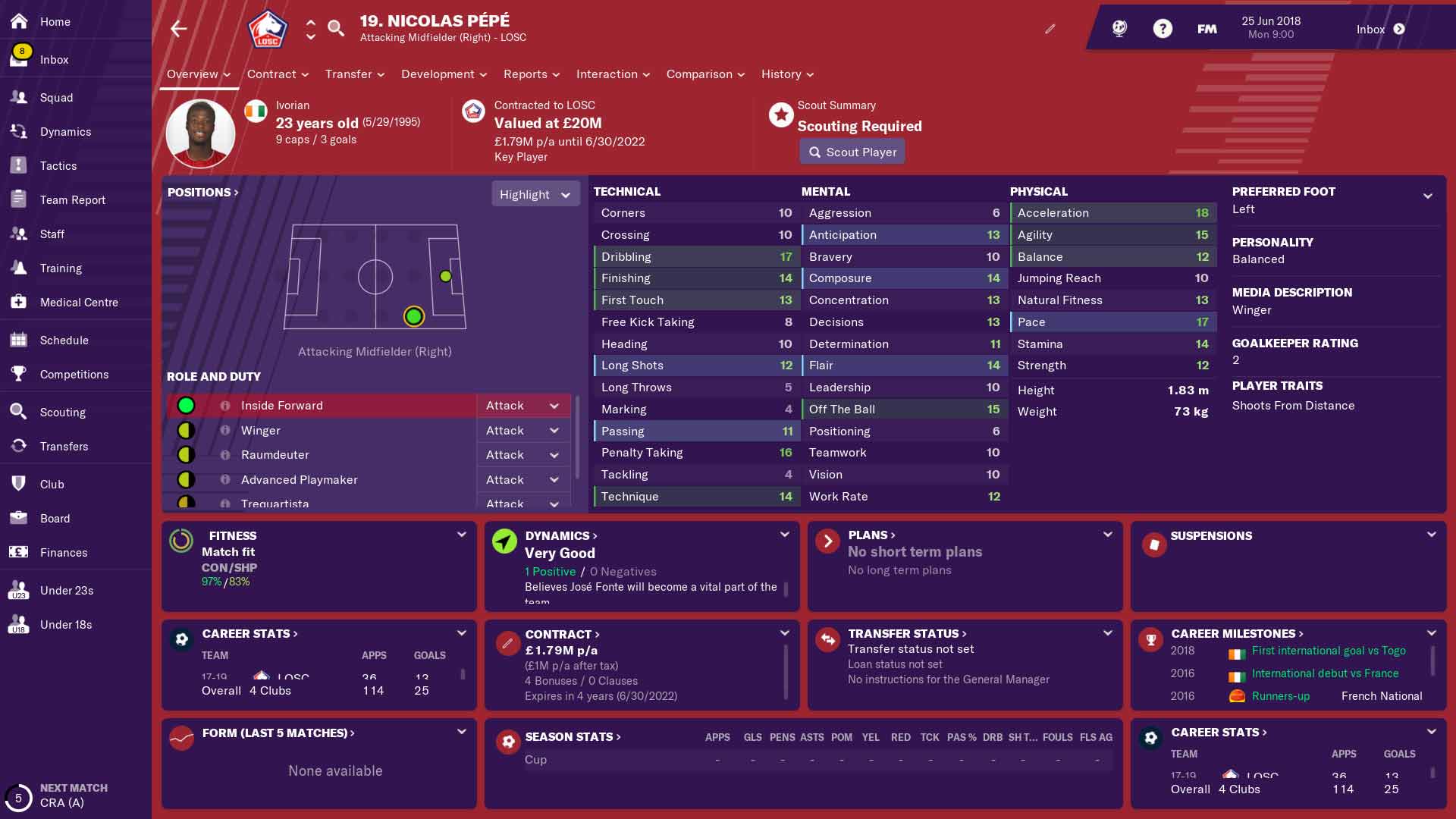1456x819 pixels.
Task: Open the Highlight dropdown
Action: point(535,195)
